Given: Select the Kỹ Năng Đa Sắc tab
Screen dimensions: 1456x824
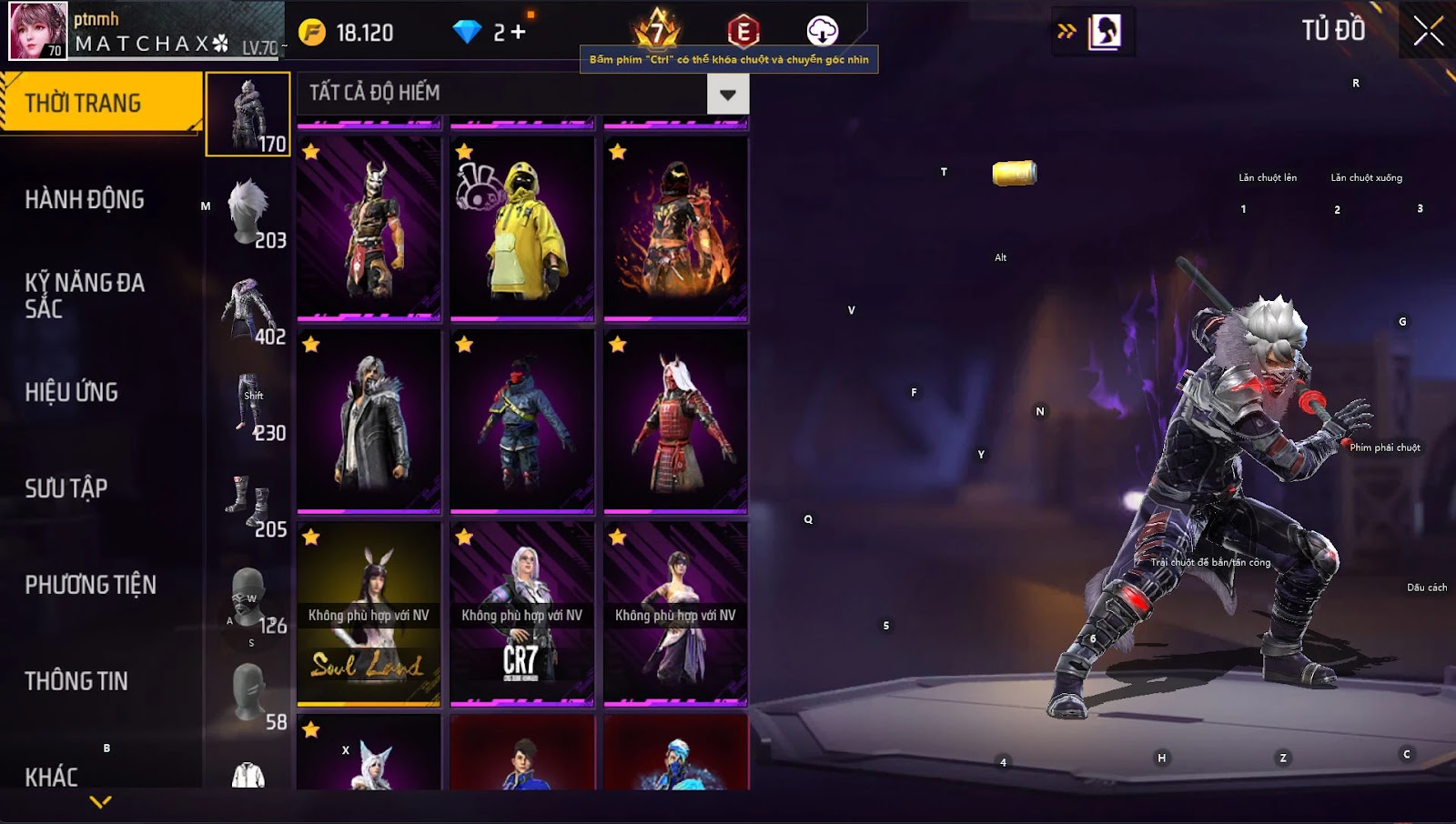Looking at the screenshot, I should [x=85, y=296].
